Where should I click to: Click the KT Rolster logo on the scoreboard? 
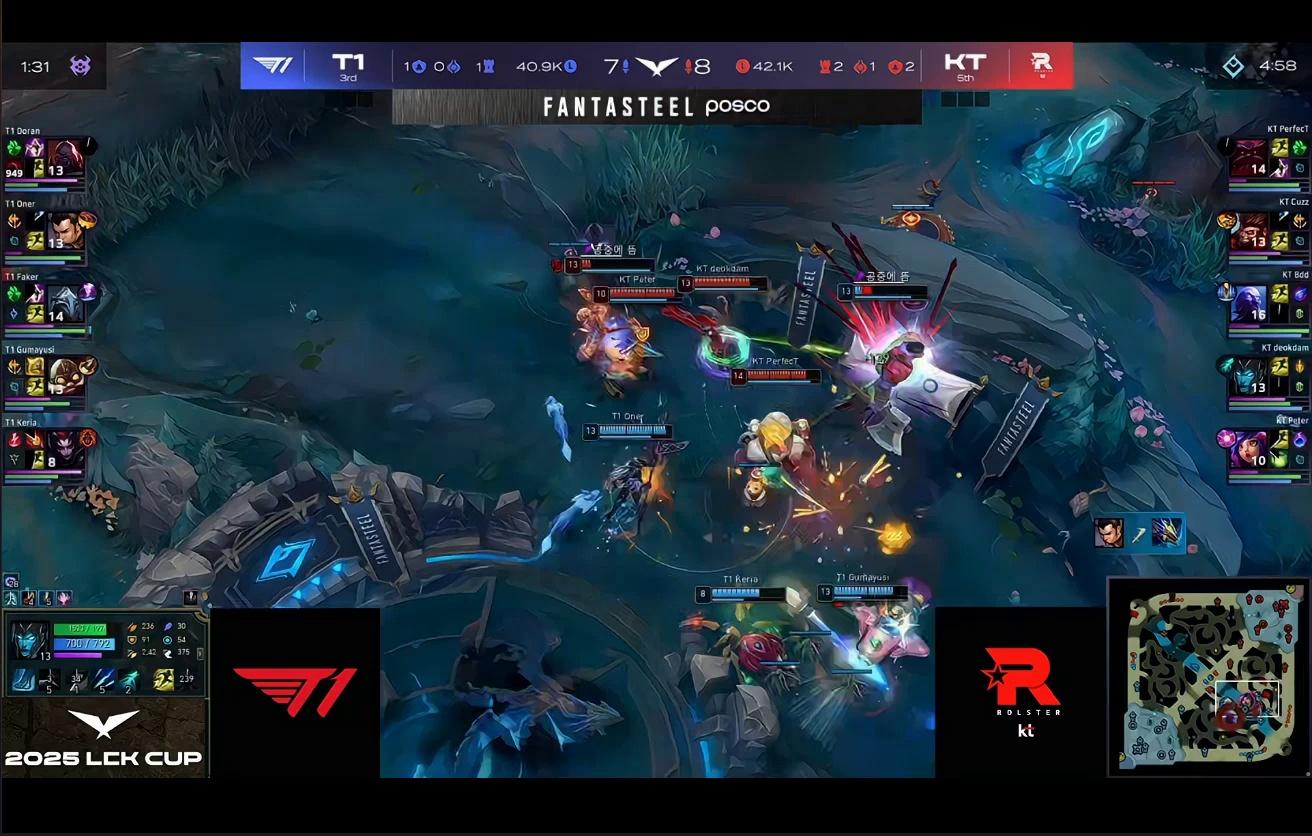[x=1045, y=65]
